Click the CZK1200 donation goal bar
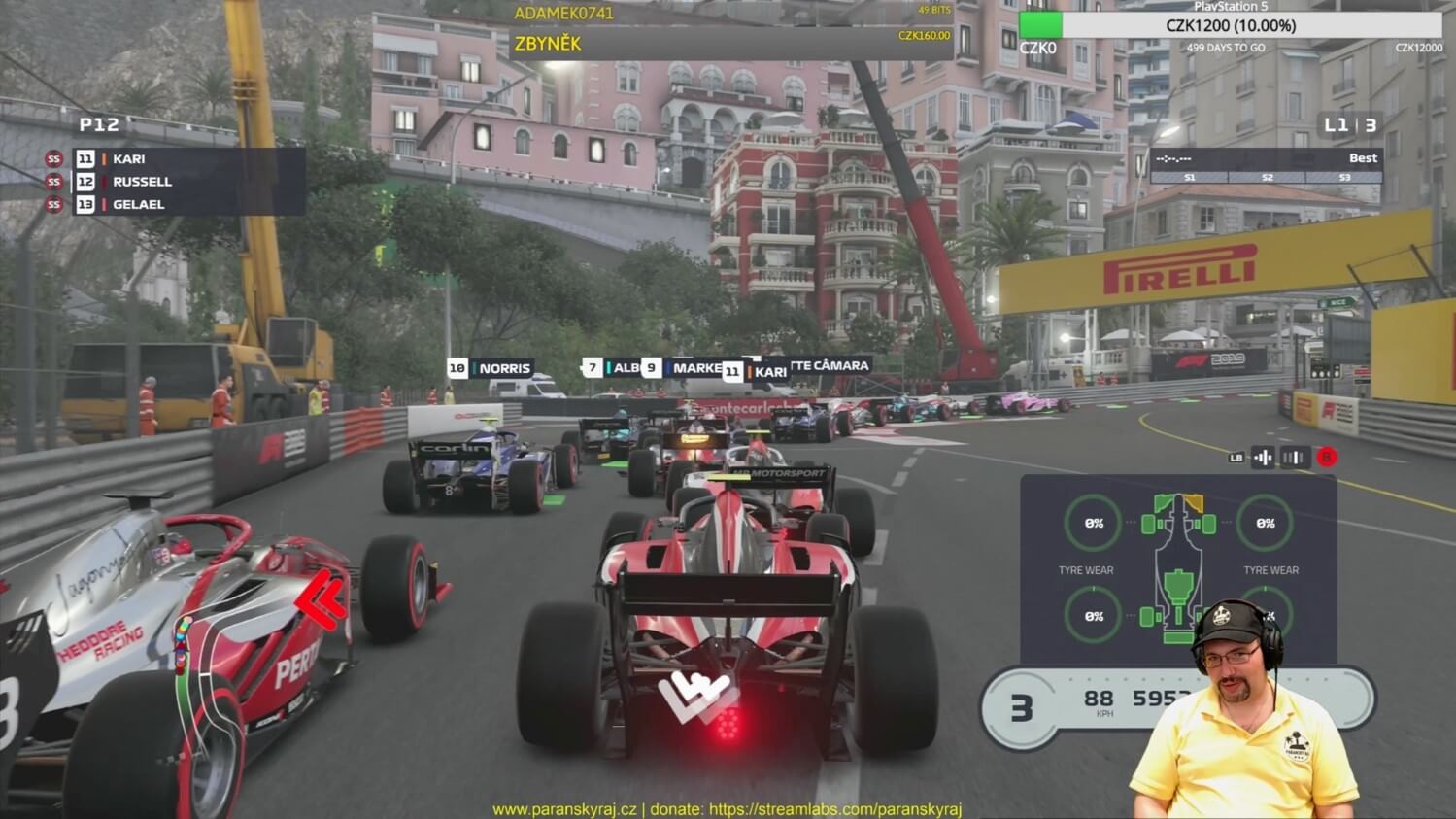This screenshot has height=819, width=1456. (x=1231, y=25)
